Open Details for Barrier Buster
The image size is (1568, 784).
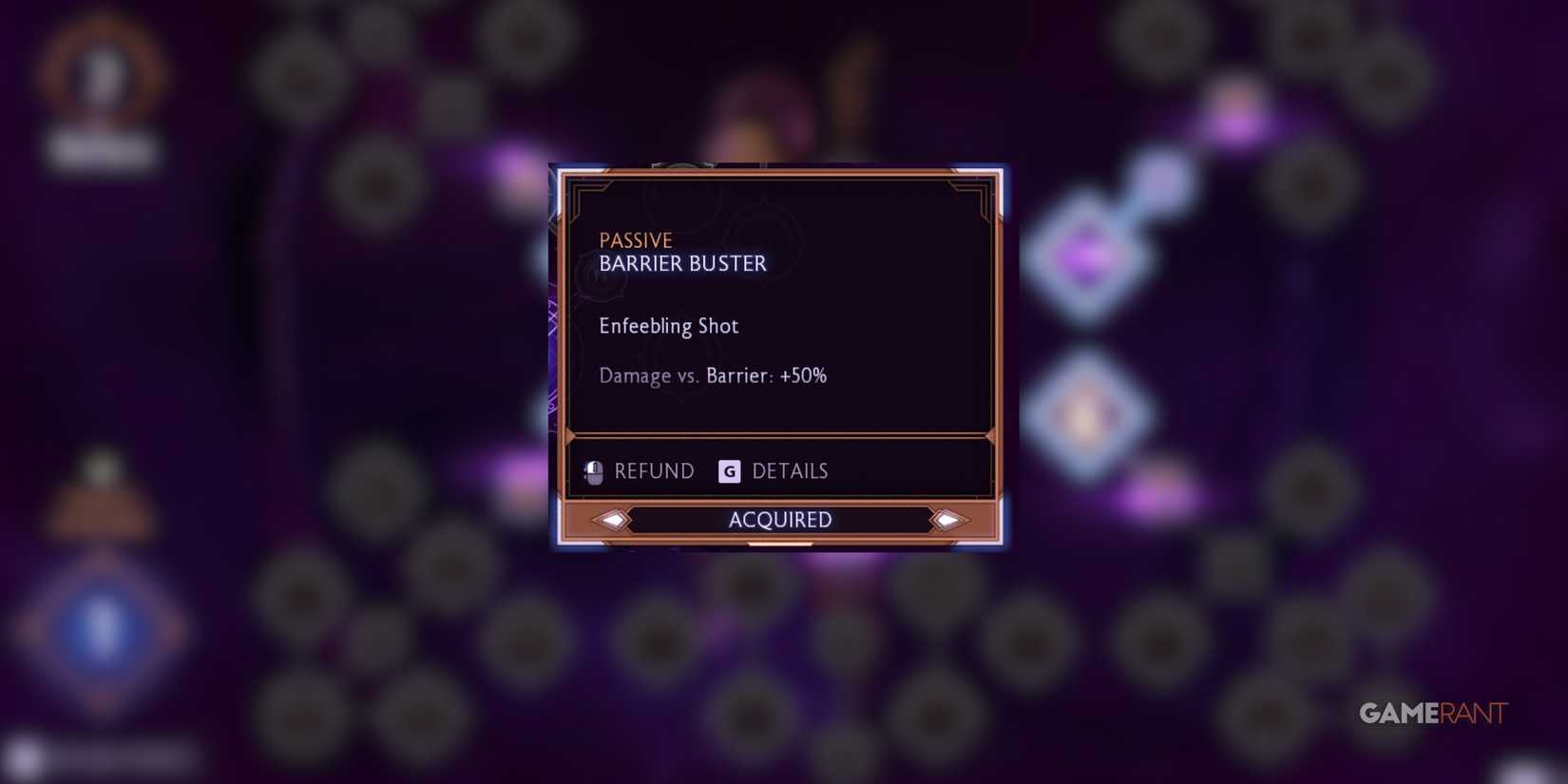click(792, 470)
